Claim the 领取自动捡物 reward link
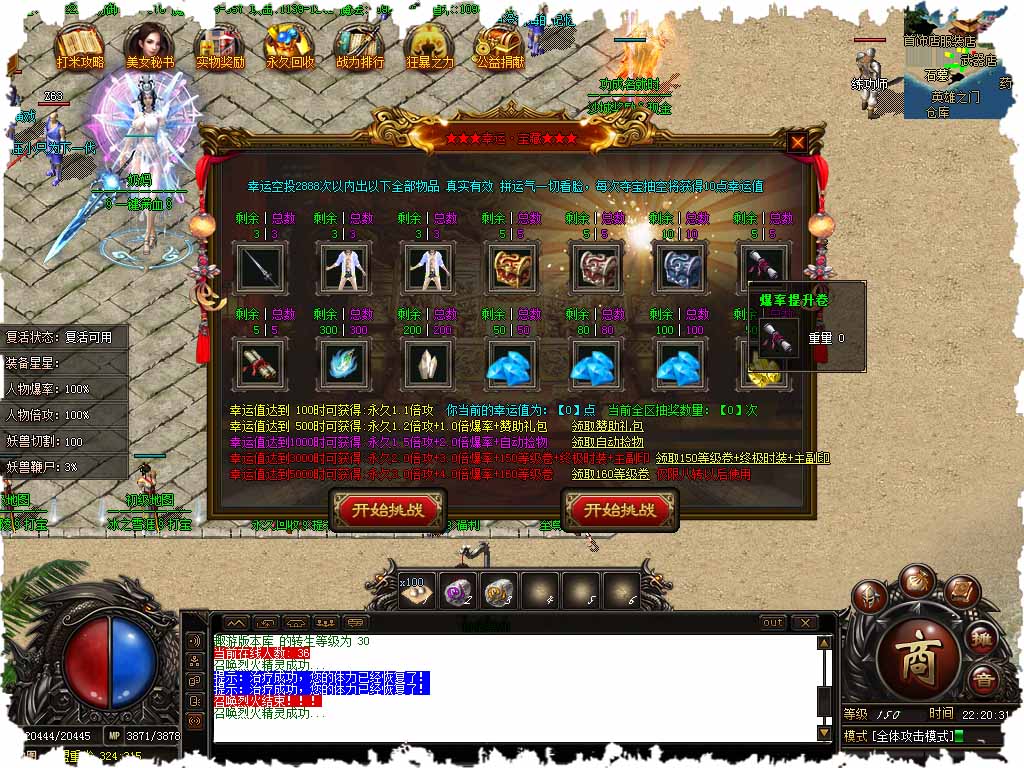Image resolution: width=1024 pixels, height=768 pixels. coord(607,442)
